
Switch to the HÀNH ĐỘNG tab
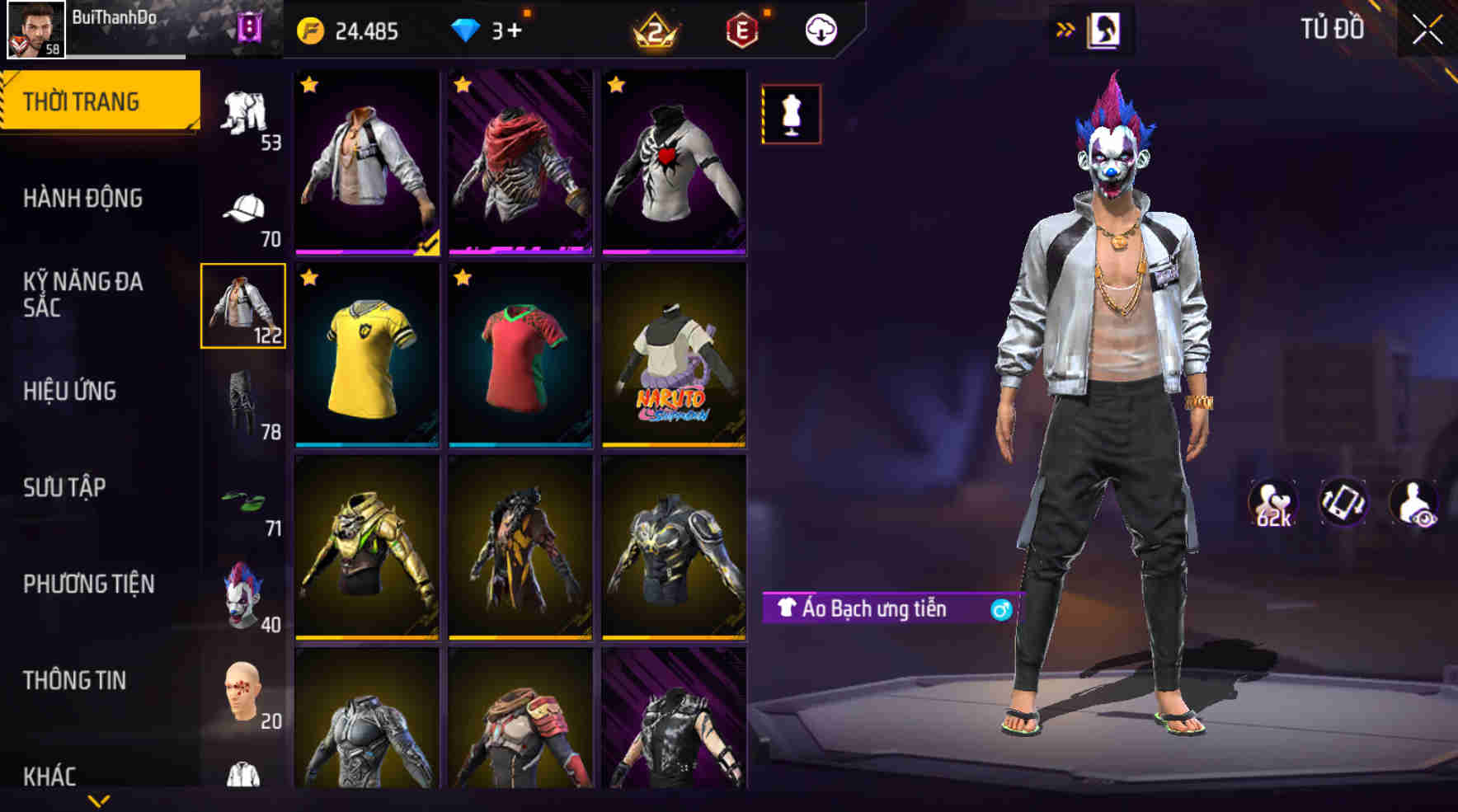(x=84, y=198)
